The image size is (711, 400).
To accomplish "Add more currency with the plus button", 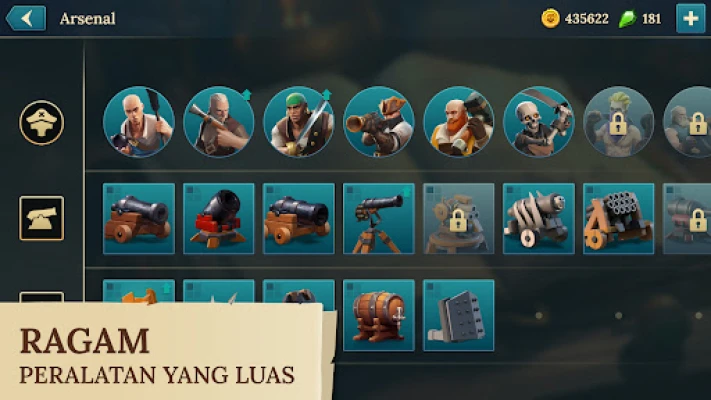I will pyautogui.click(x=690, y=18).
